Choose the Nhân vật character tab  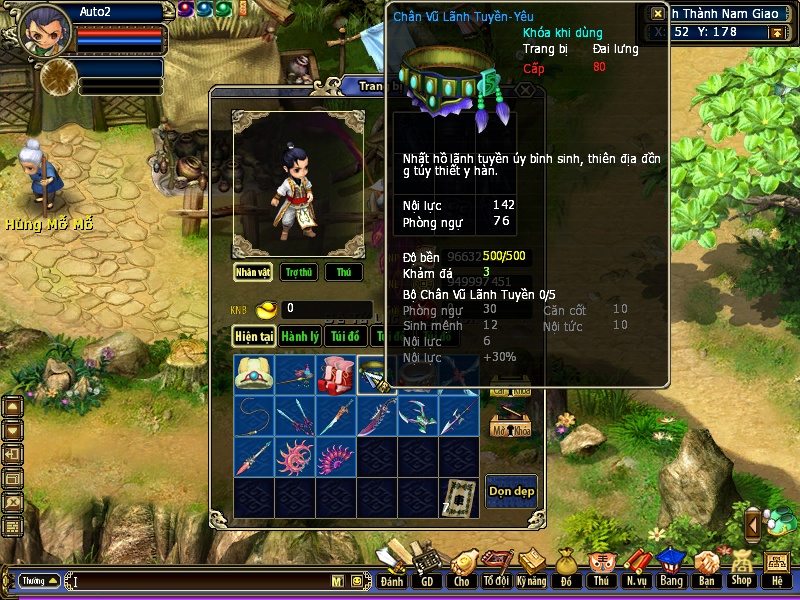[x=254, y=272]
